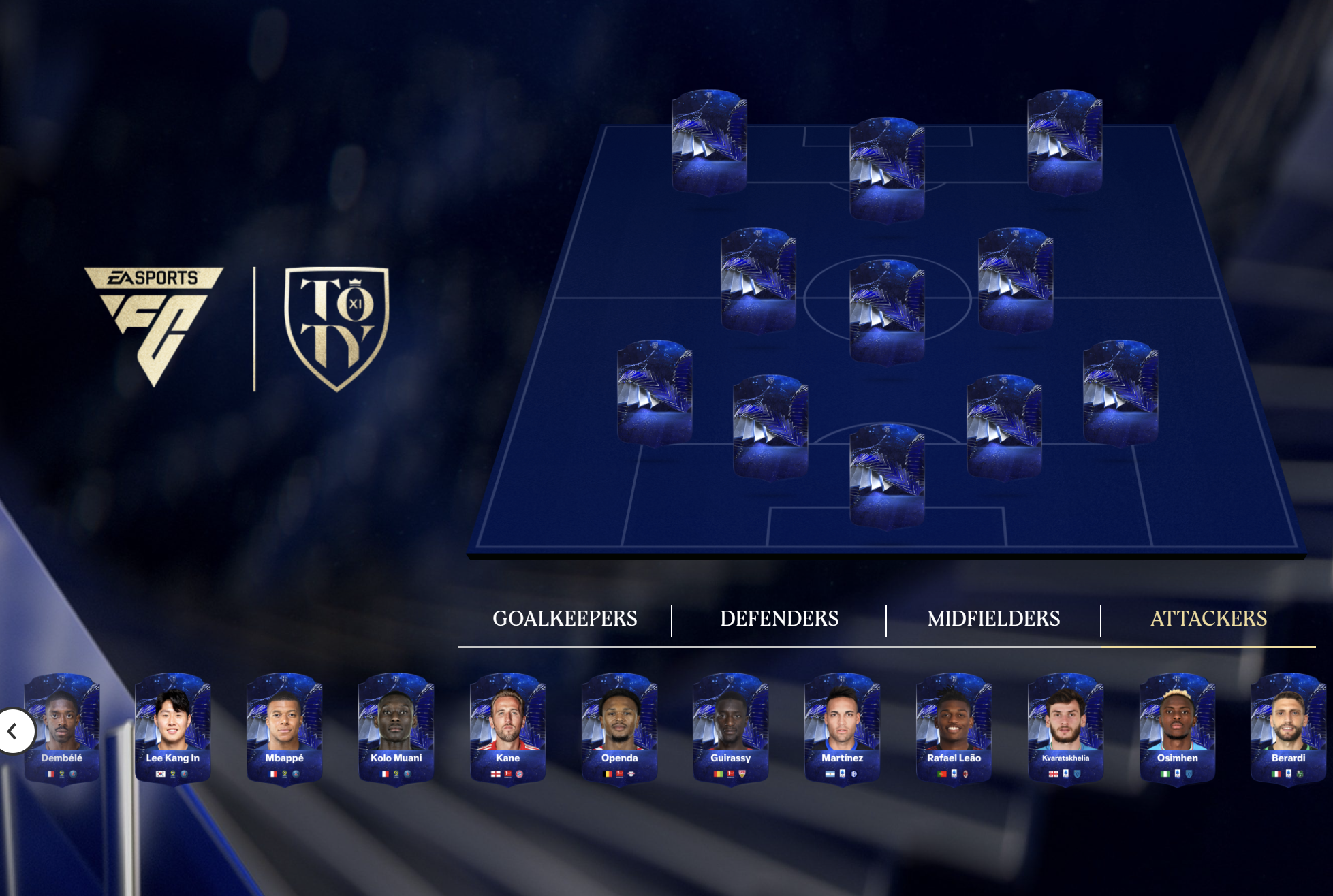Screen dimensions: 1333x896
Task: Pick the Martínez player card
Action: 843,729
